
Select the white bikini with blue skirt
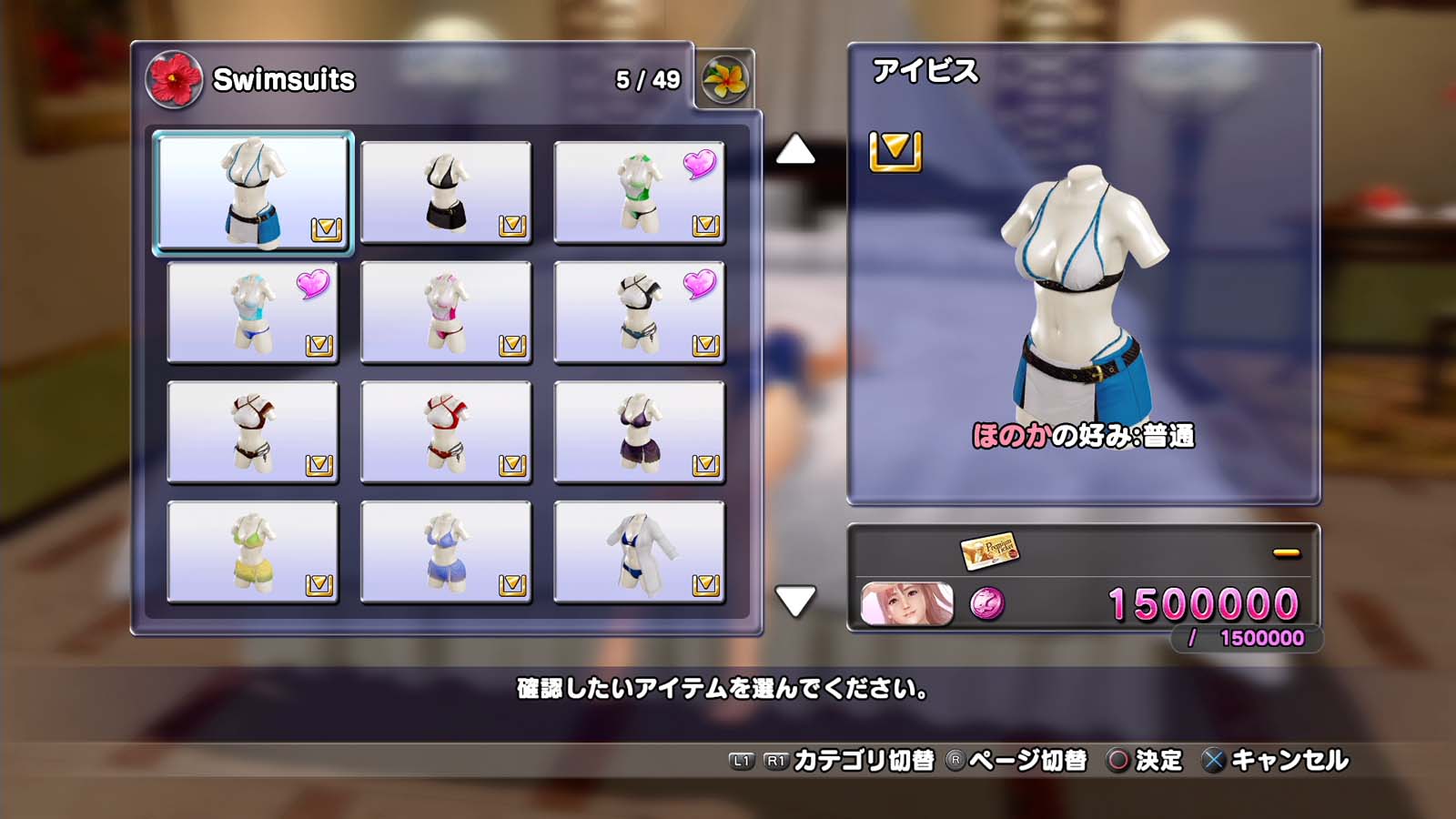click(x=252, y=192)
